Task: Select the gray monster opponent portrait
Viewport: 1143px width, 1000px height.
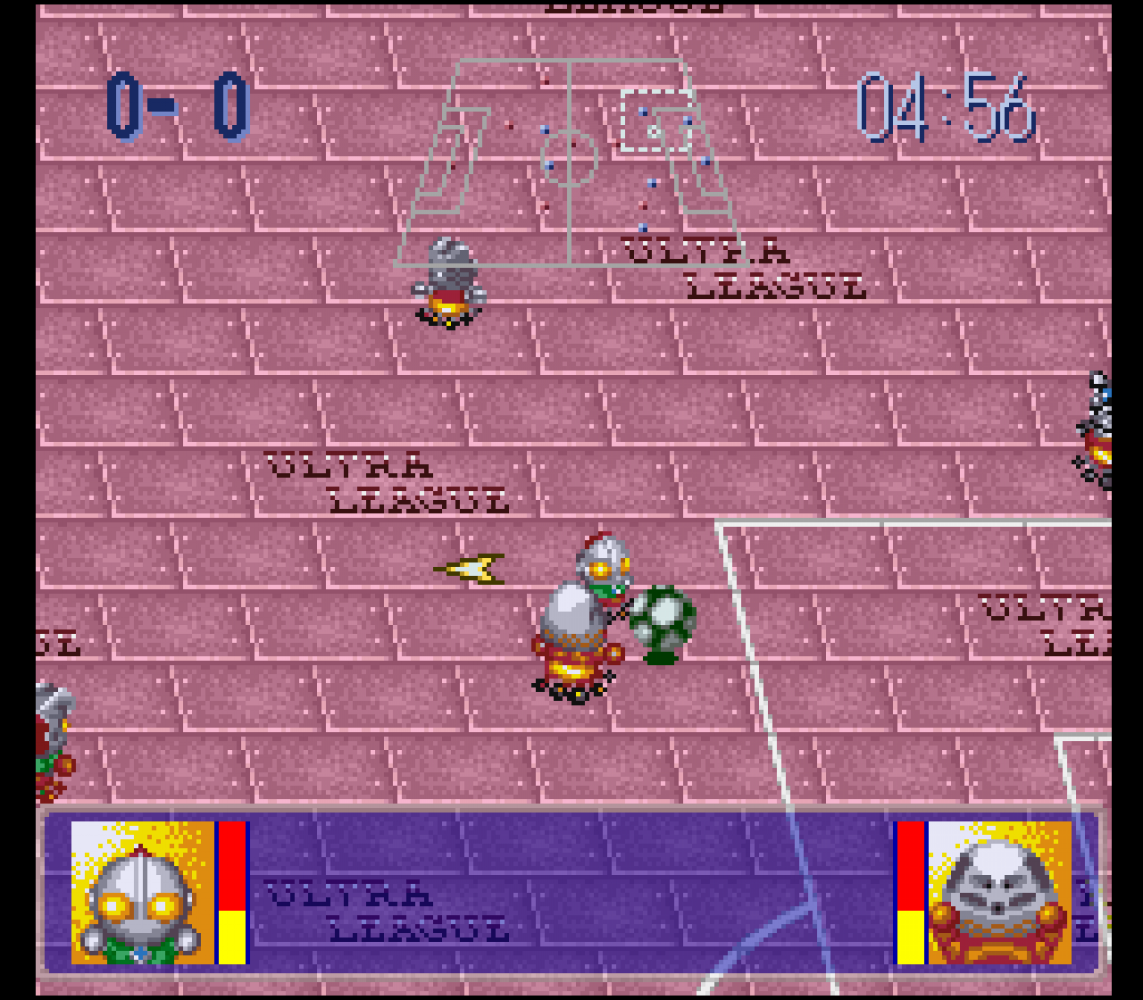Action: 999,893
